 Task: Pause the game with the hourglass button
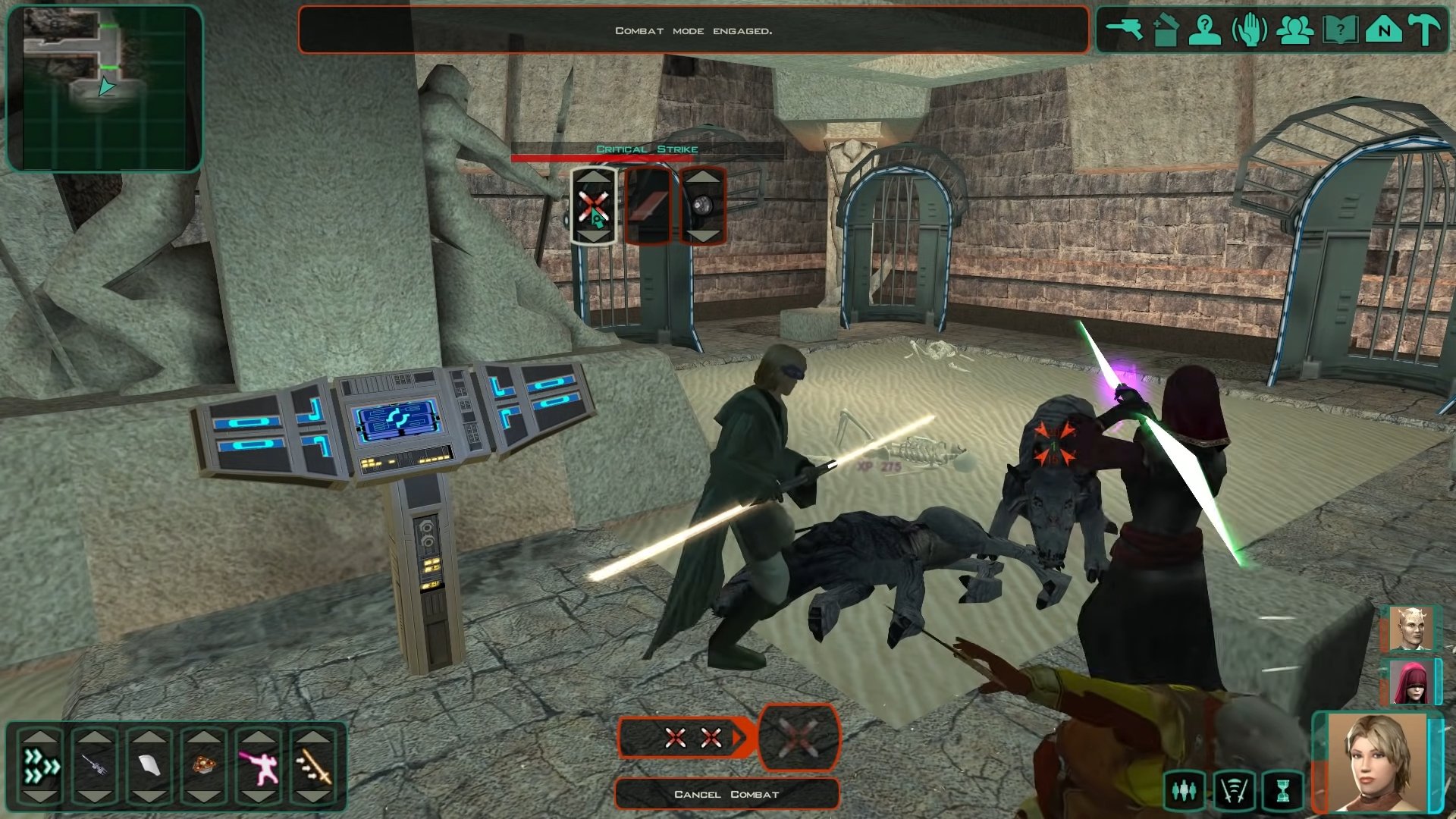[x=1282, y=791]
